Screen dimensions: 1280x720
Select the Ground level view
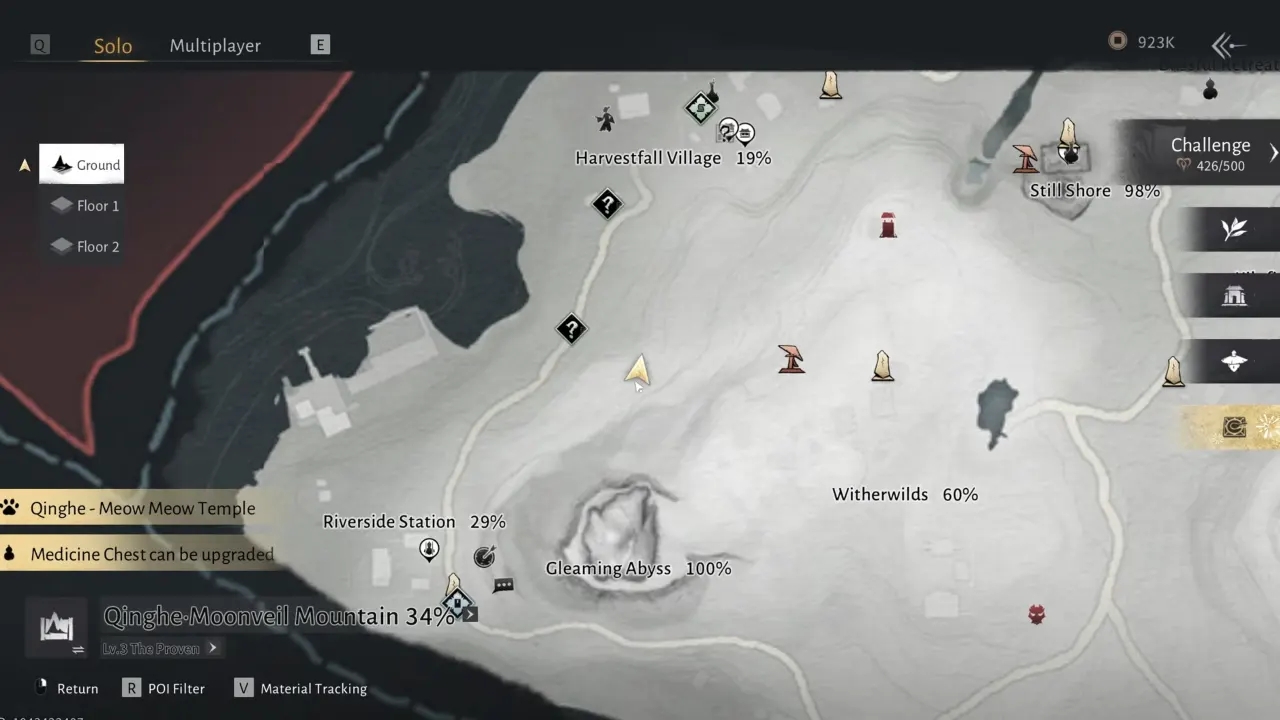(x=83, y=165)
